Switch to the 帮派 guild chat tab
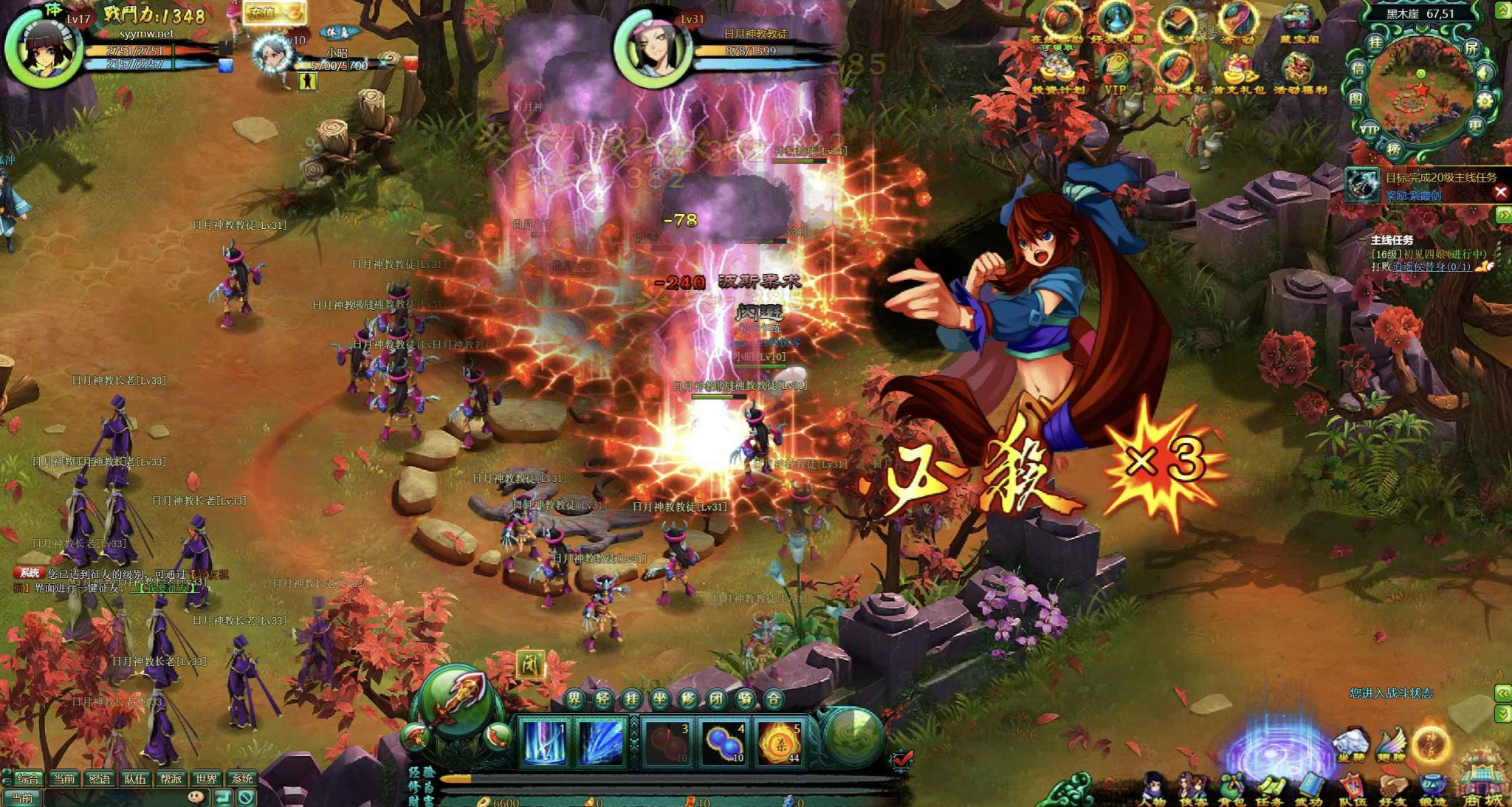 (x=171, y=778)
